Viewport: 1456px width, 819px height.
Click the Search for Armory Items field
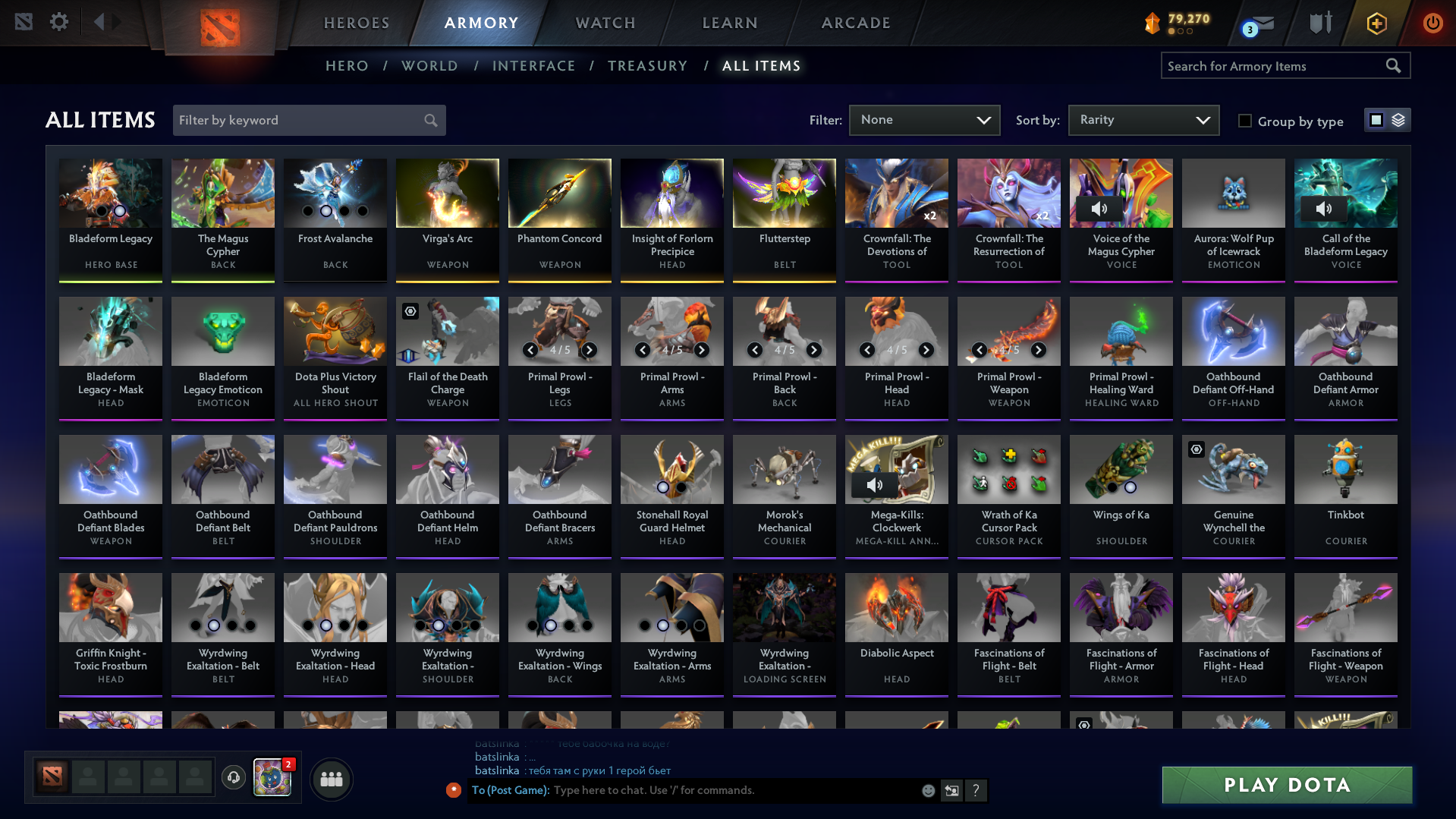(1275, 66)
